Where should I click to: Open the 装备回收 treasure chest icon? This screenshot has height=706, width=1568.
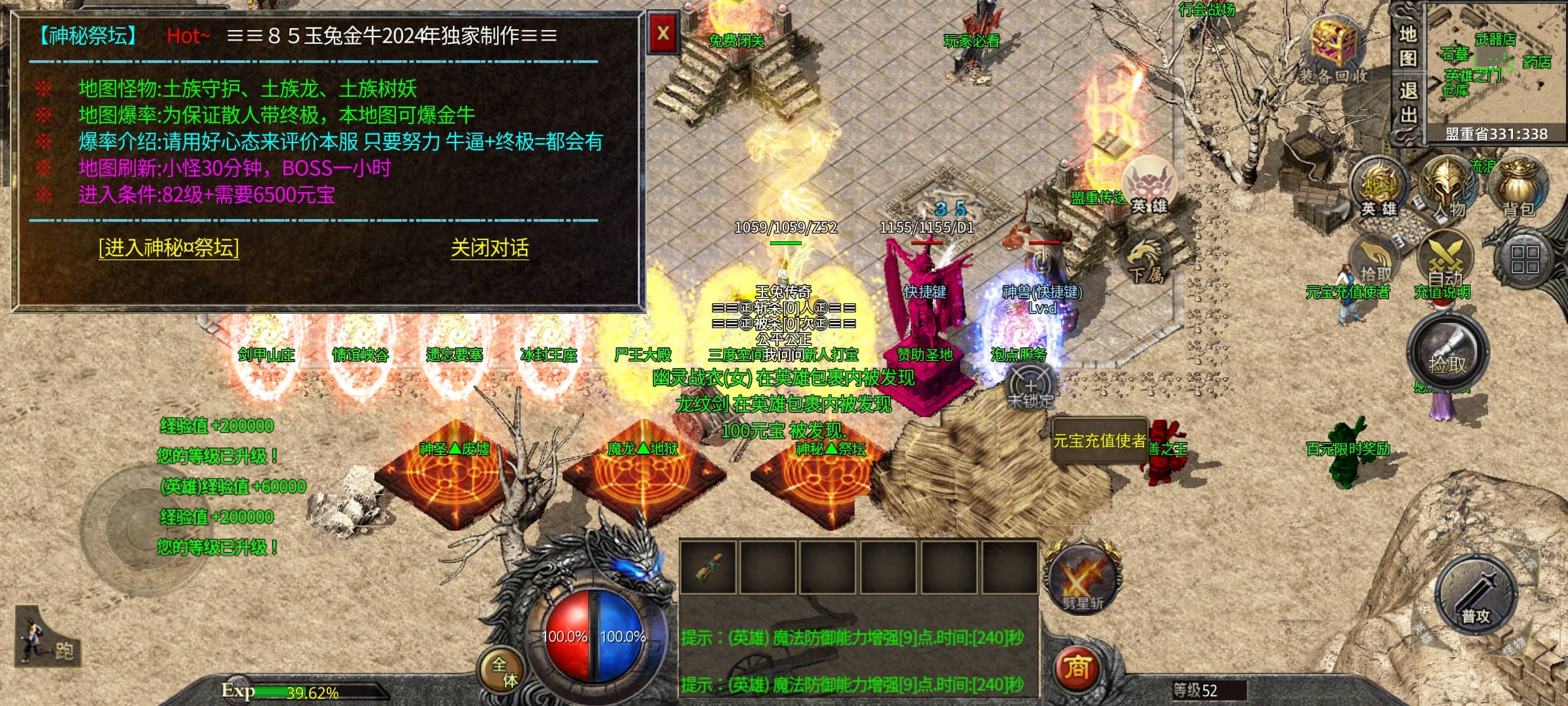(x=1333, y=50)
